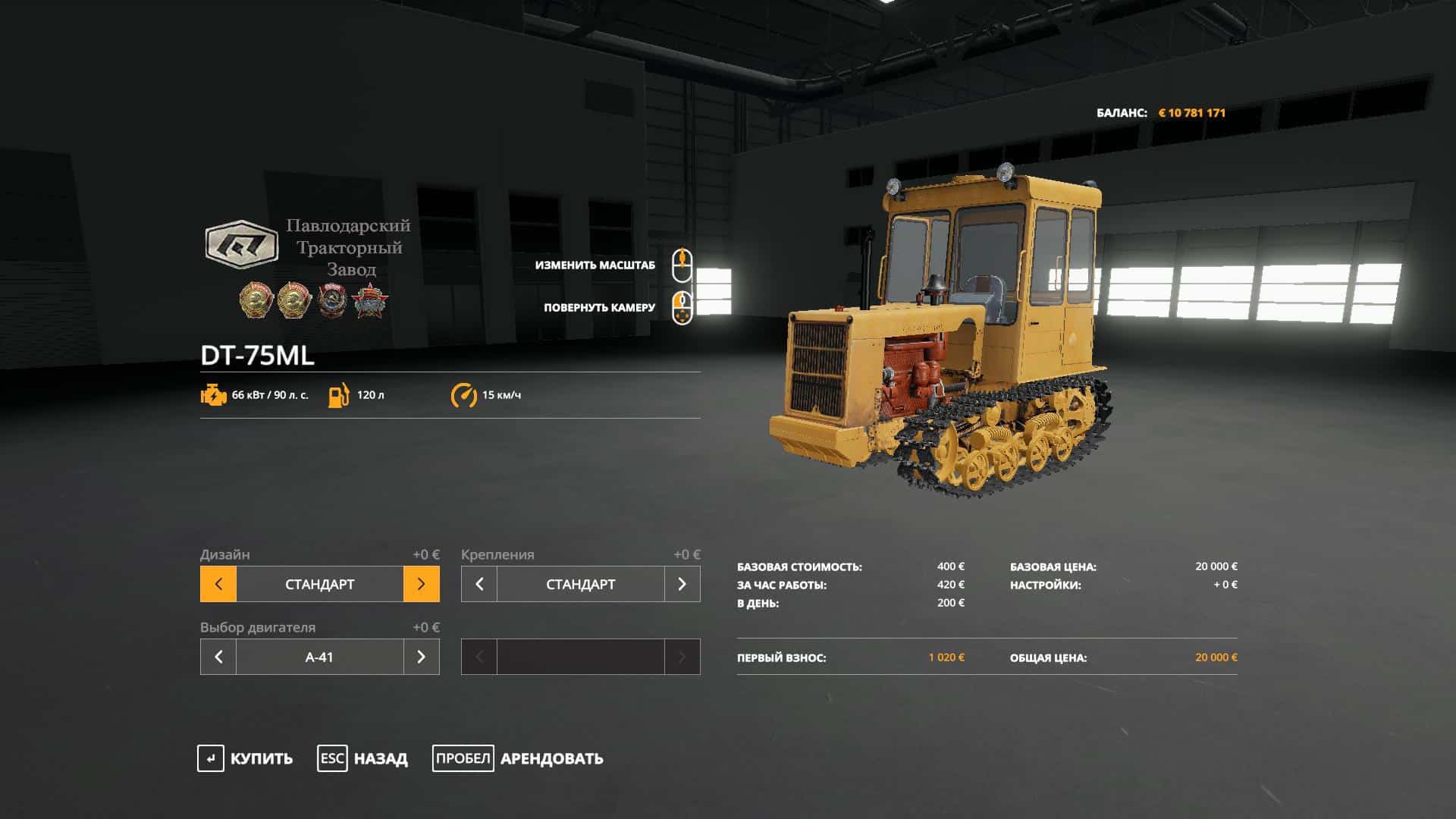Lease the tractor via Арендовать
The width and height of the screenshot is (1456, 819).
point(518,758)
